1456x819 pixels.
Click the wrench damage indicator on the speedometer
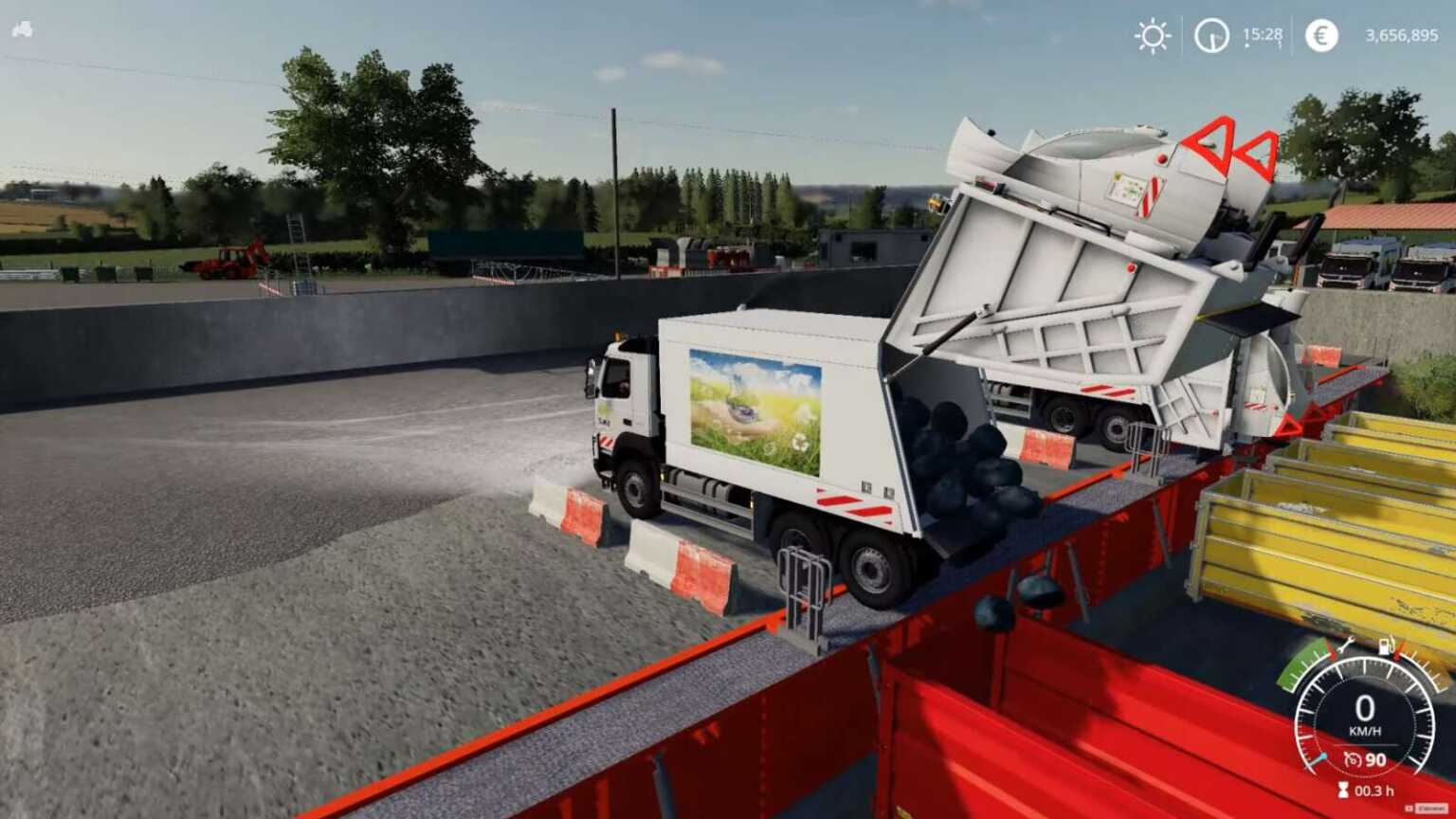point(1348,646)
